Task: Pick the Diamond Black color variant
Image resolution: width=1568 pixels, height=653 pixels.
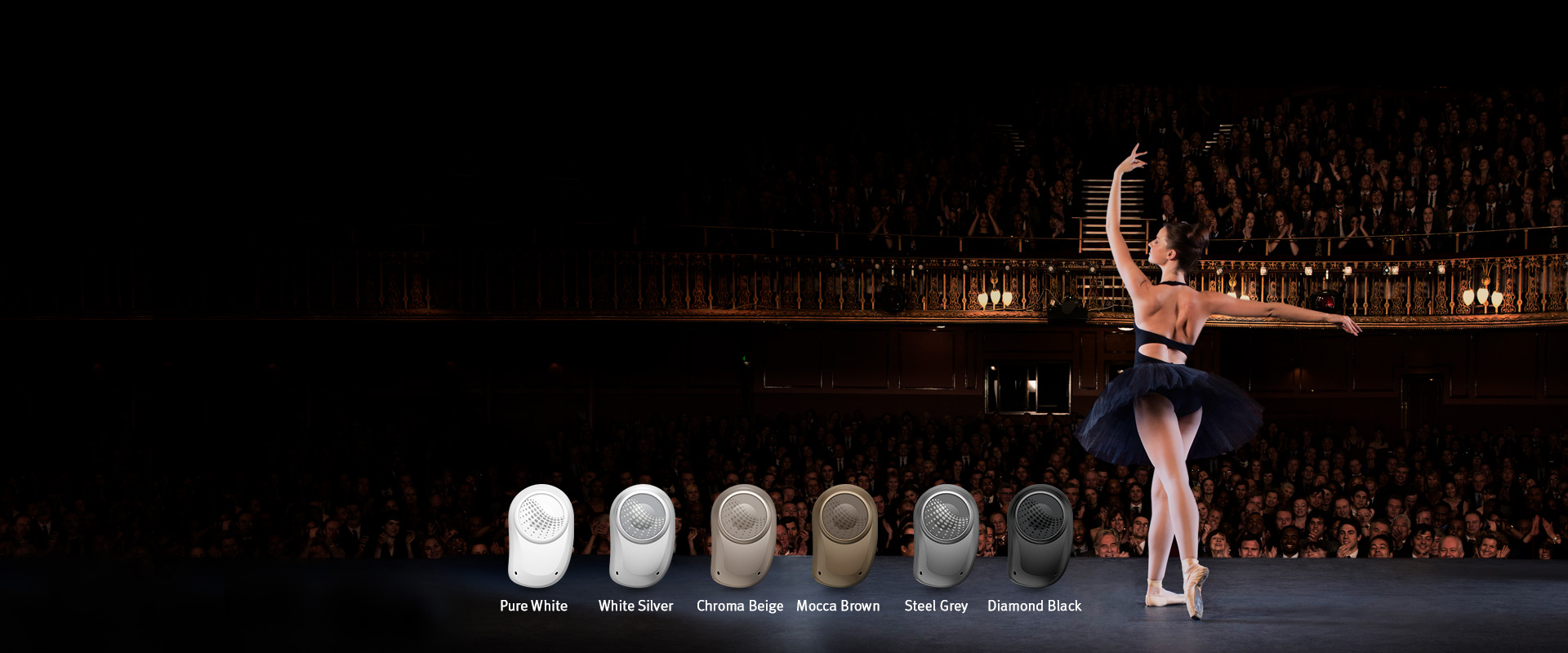Action: pos(1039,535)
